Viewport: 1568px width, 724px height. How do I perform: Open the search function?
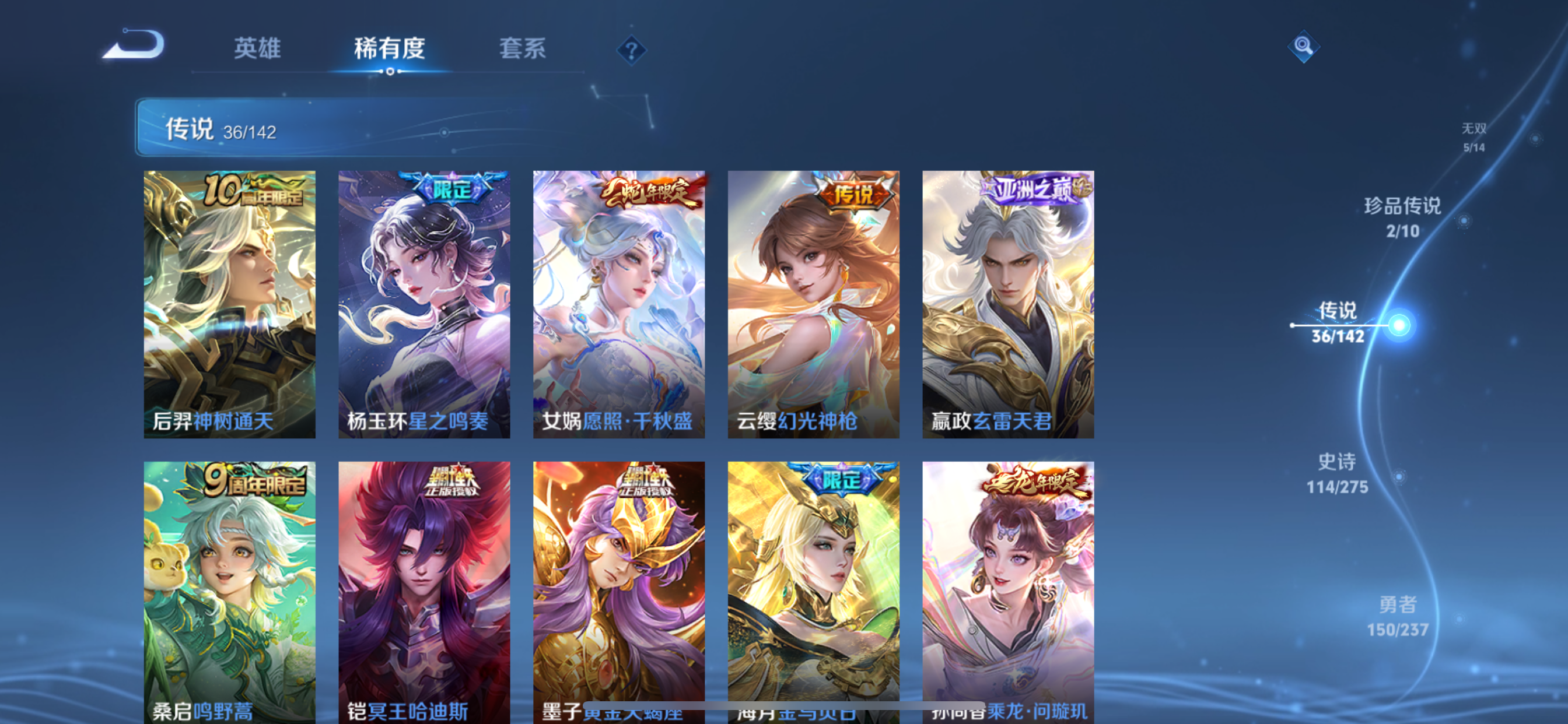(x=1304, y=47)
